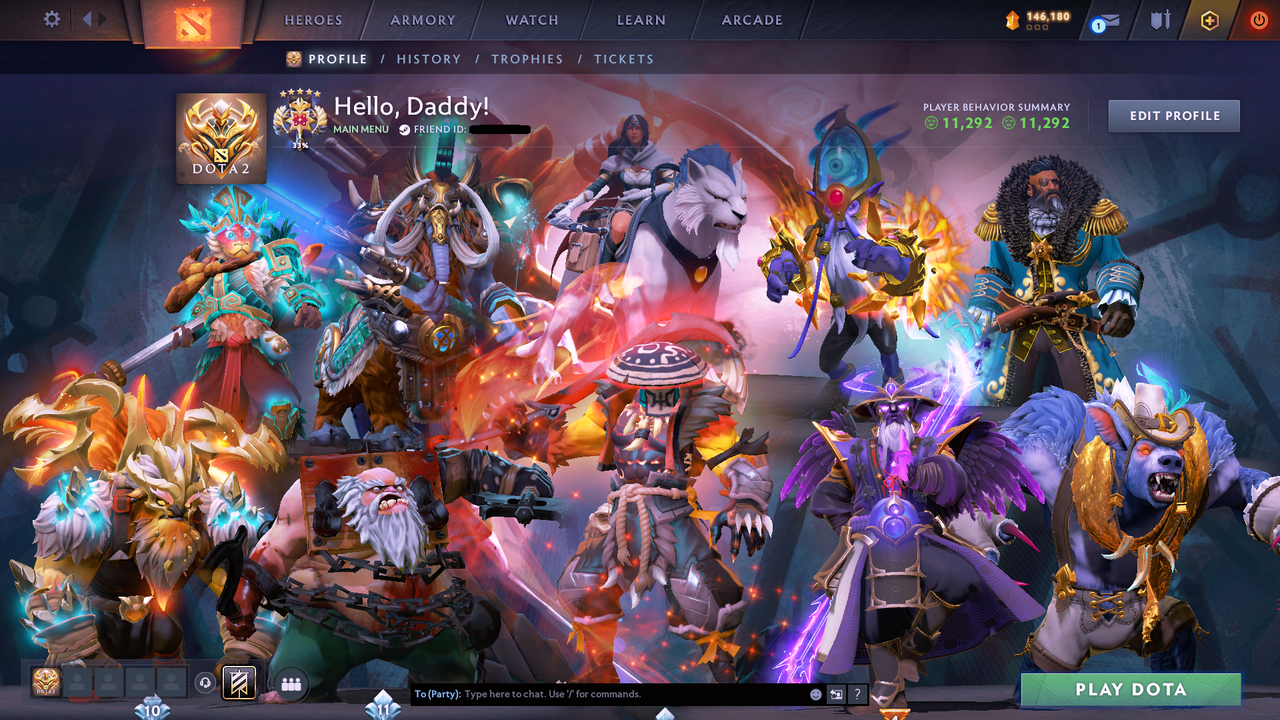Click the party chat input field

600,692
